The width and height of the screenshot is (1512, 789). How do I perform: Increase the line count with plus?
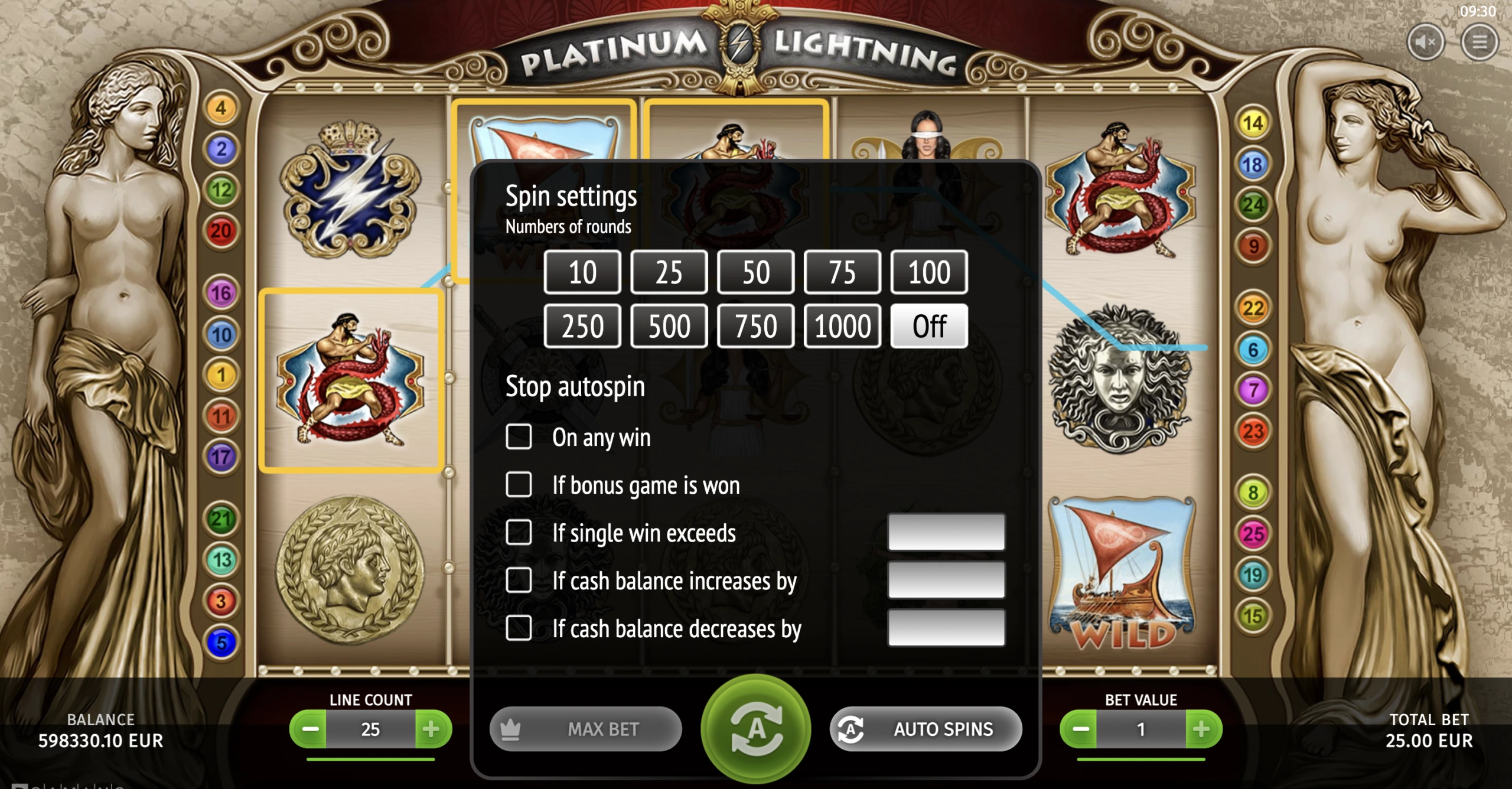[432, 729]
